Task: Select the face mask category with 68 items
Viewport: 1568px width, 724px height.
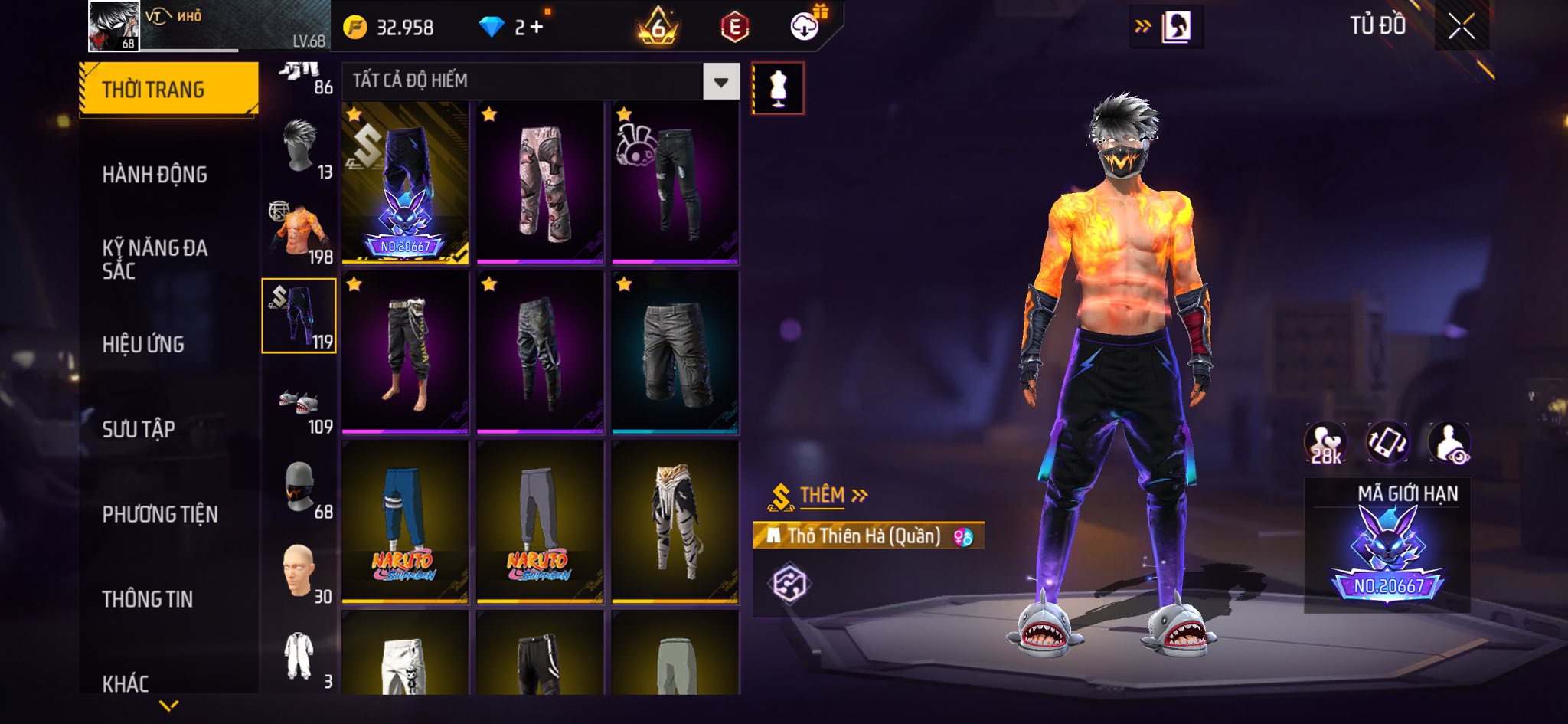Action: click(x=300, y=489)
